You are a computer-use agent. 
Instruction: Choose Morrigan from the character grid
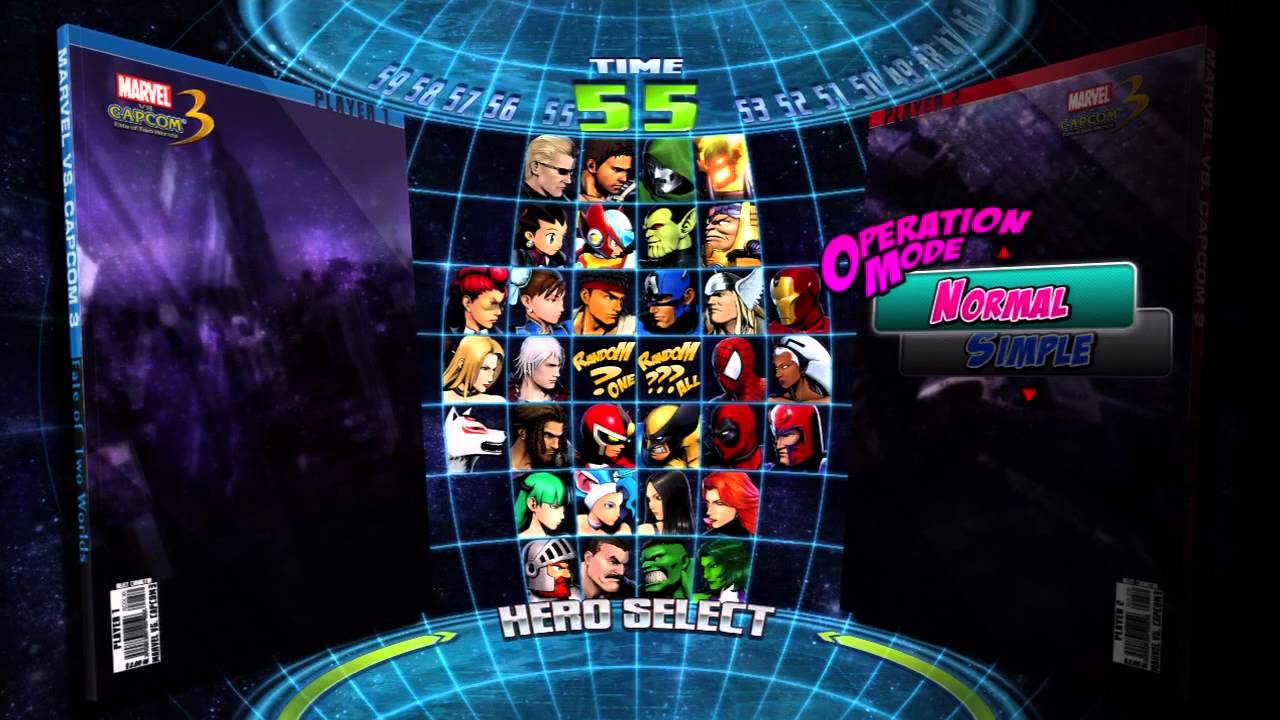click(545, 505)
